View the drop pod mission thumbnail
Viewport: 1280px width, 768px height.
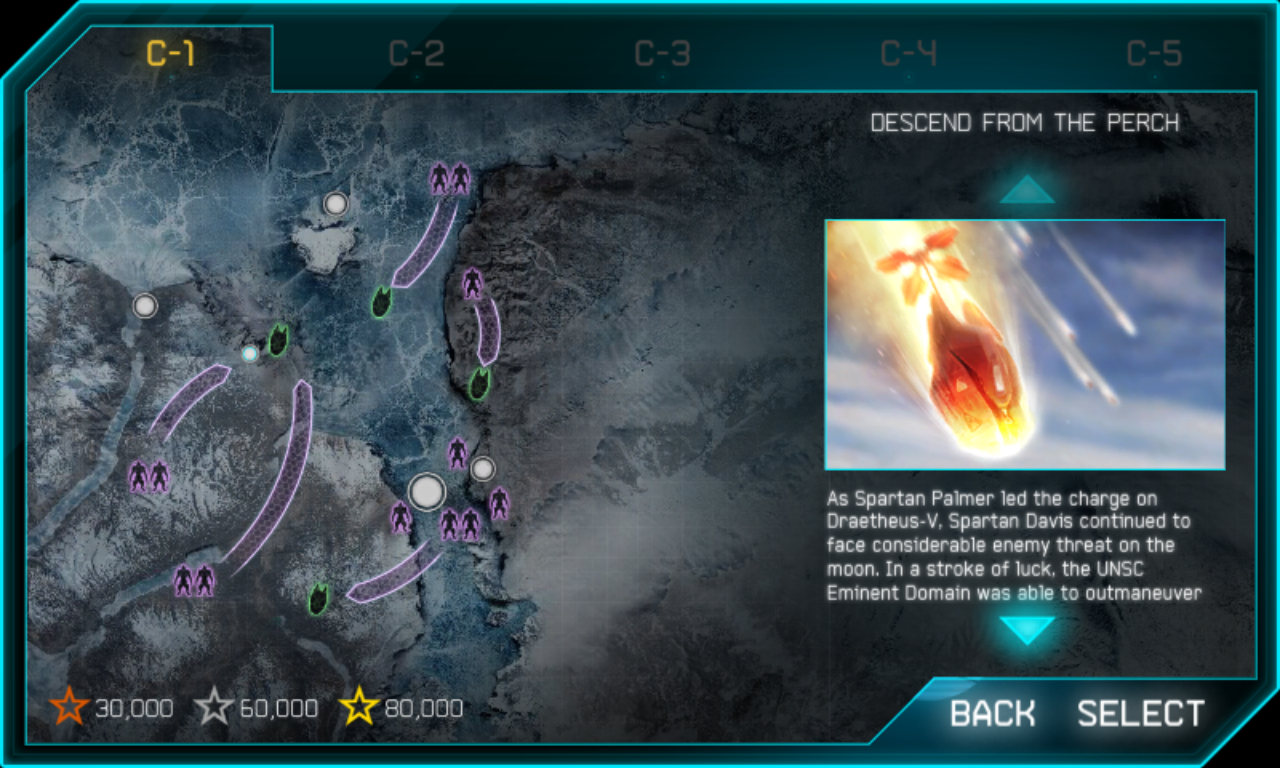click(1024, 345)
